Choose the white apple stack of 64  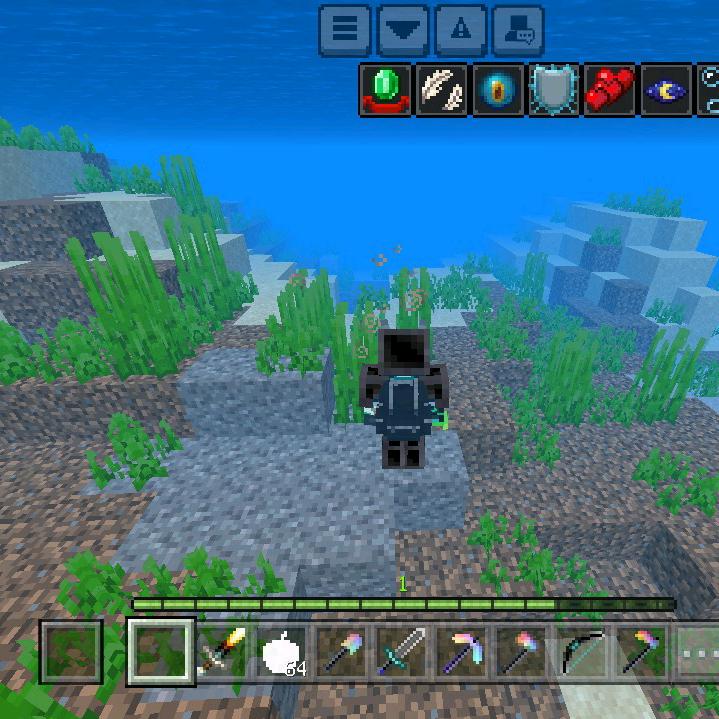point(284,652)
